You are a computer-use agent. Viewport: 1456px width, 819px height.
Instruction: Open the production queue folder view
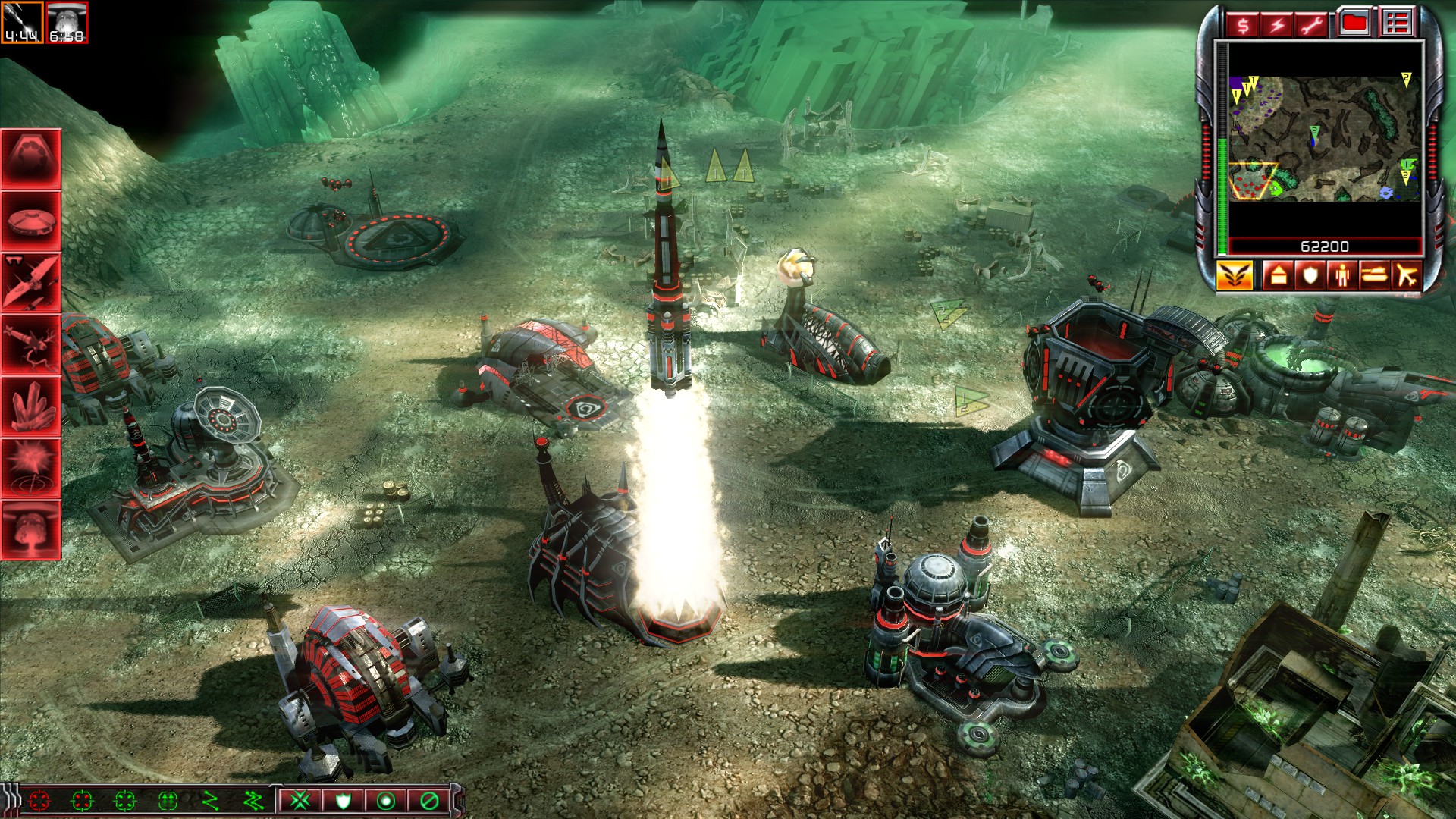coord(1354,24)
